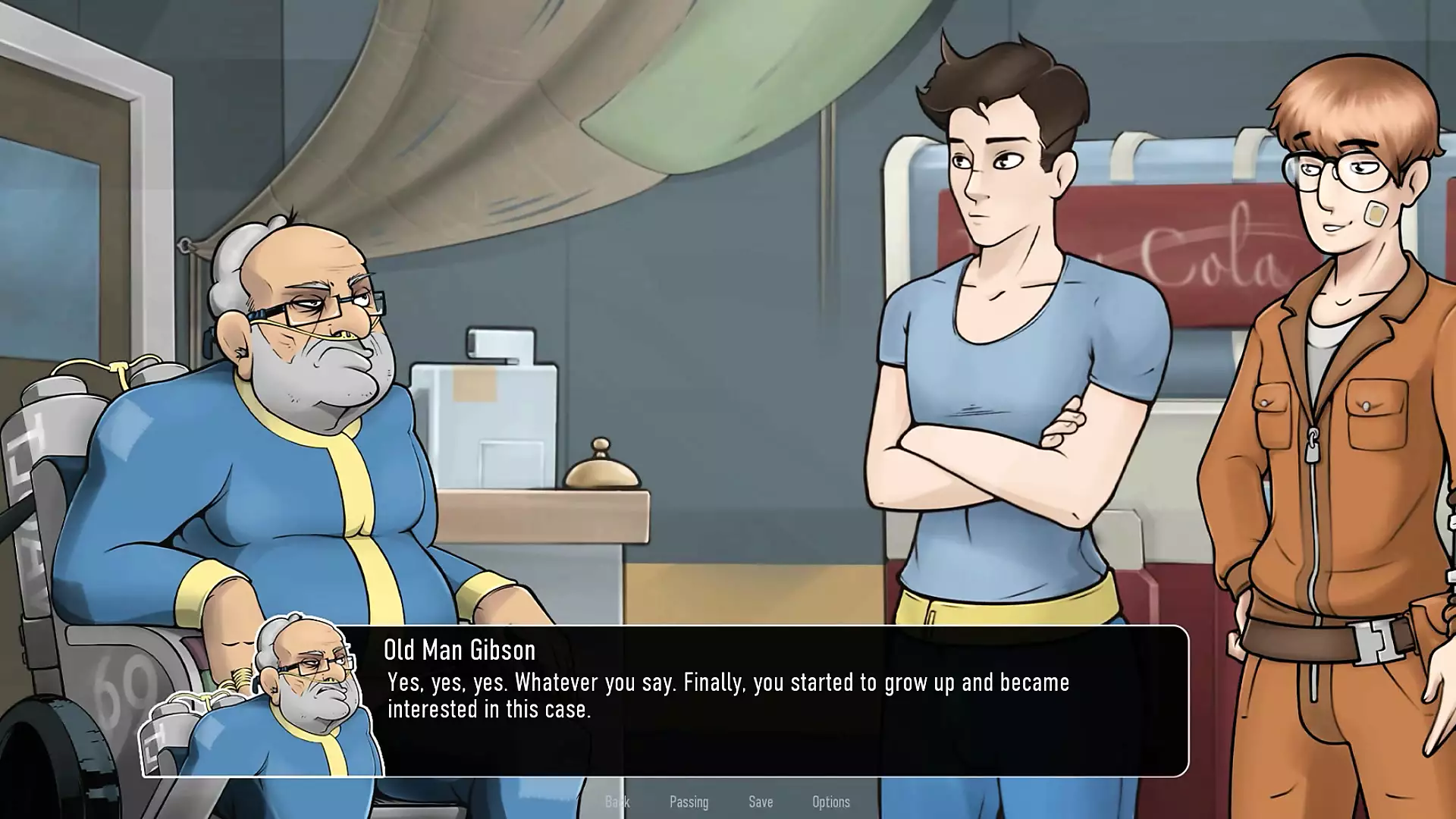Advance Old Man Gibson's dialogue text
Viewport: 1456px width, 819px height.
coord(728,696)
